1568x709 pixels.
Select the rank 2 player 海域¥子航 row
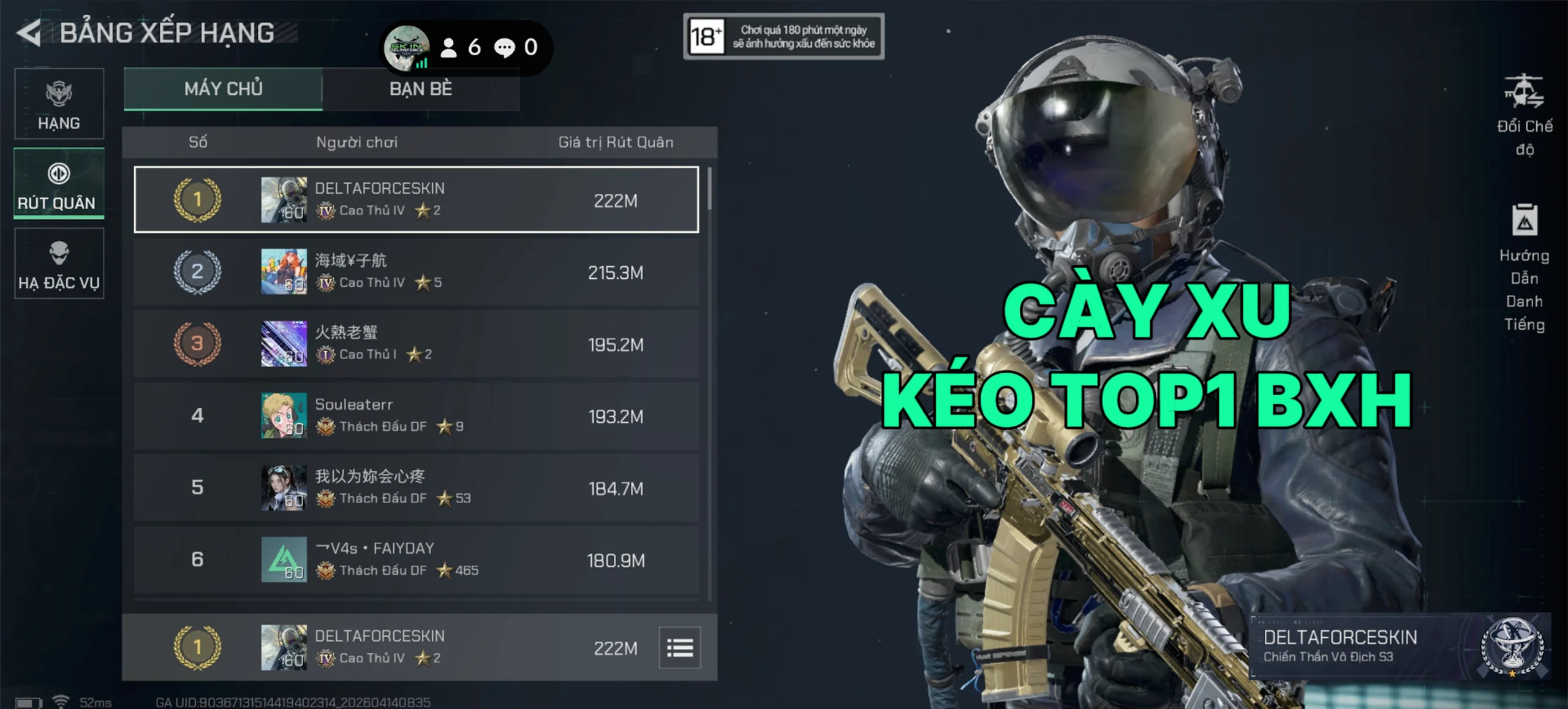[x=416, y=271]
